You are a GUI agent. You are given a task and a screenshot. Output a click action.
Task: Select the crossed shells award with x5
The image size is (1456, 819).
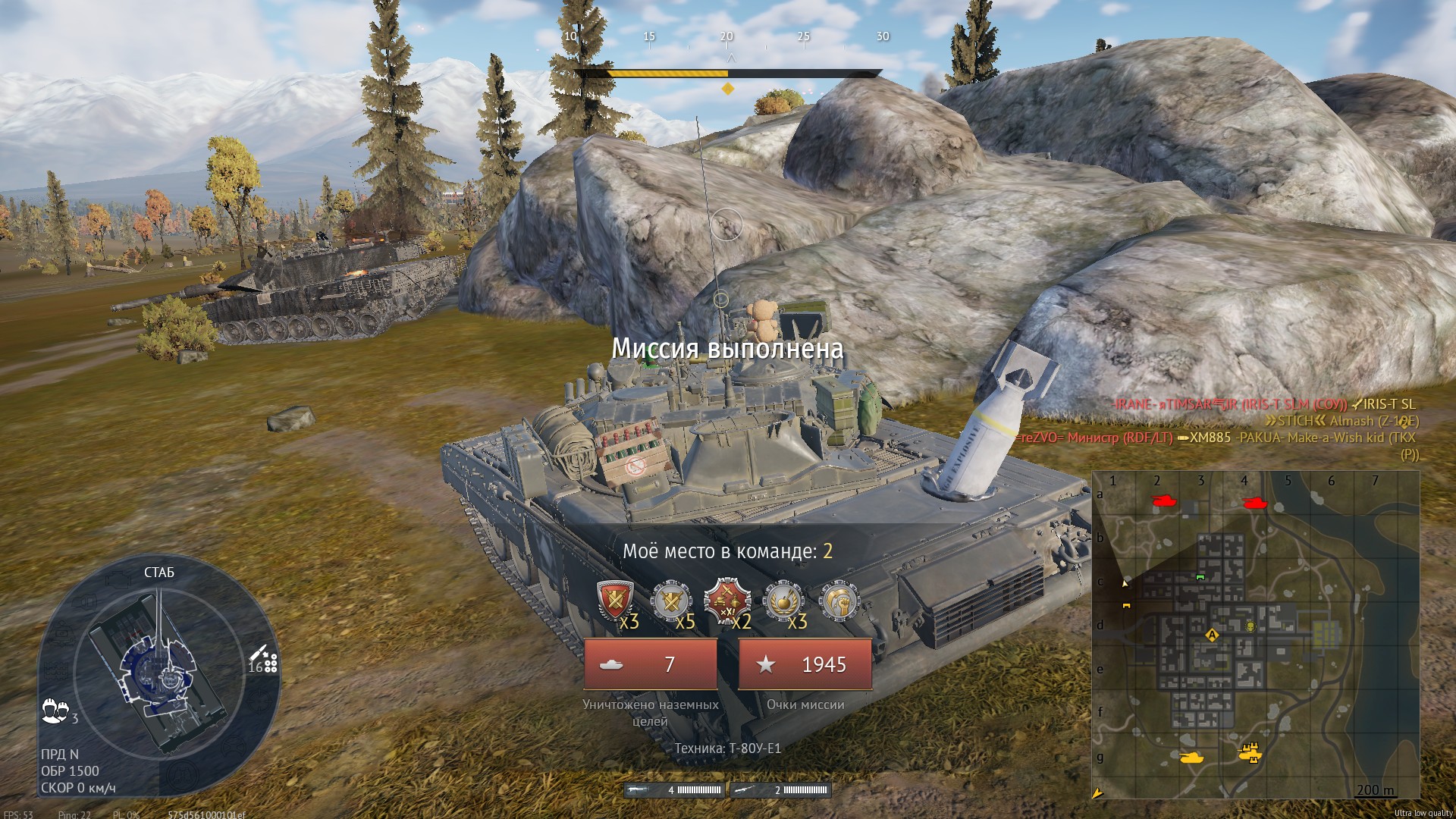click(671, 601)
